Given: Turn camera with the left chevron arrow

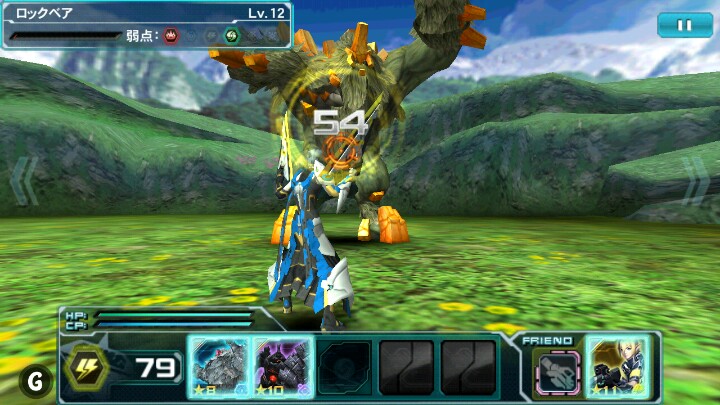Looking at the screenshot, I should click(22, 181).
